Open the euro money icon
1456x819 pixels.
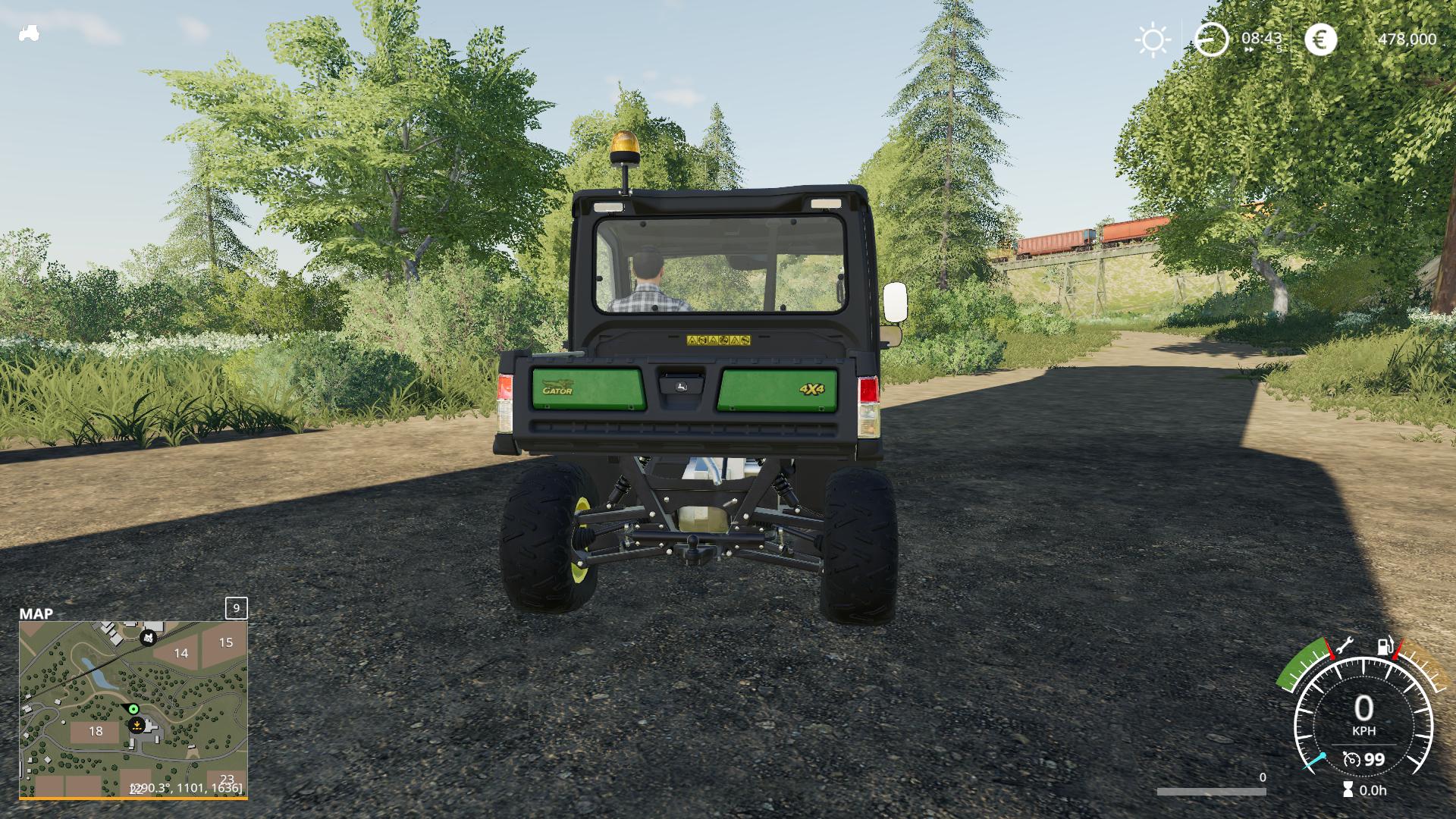point(1320,39)
